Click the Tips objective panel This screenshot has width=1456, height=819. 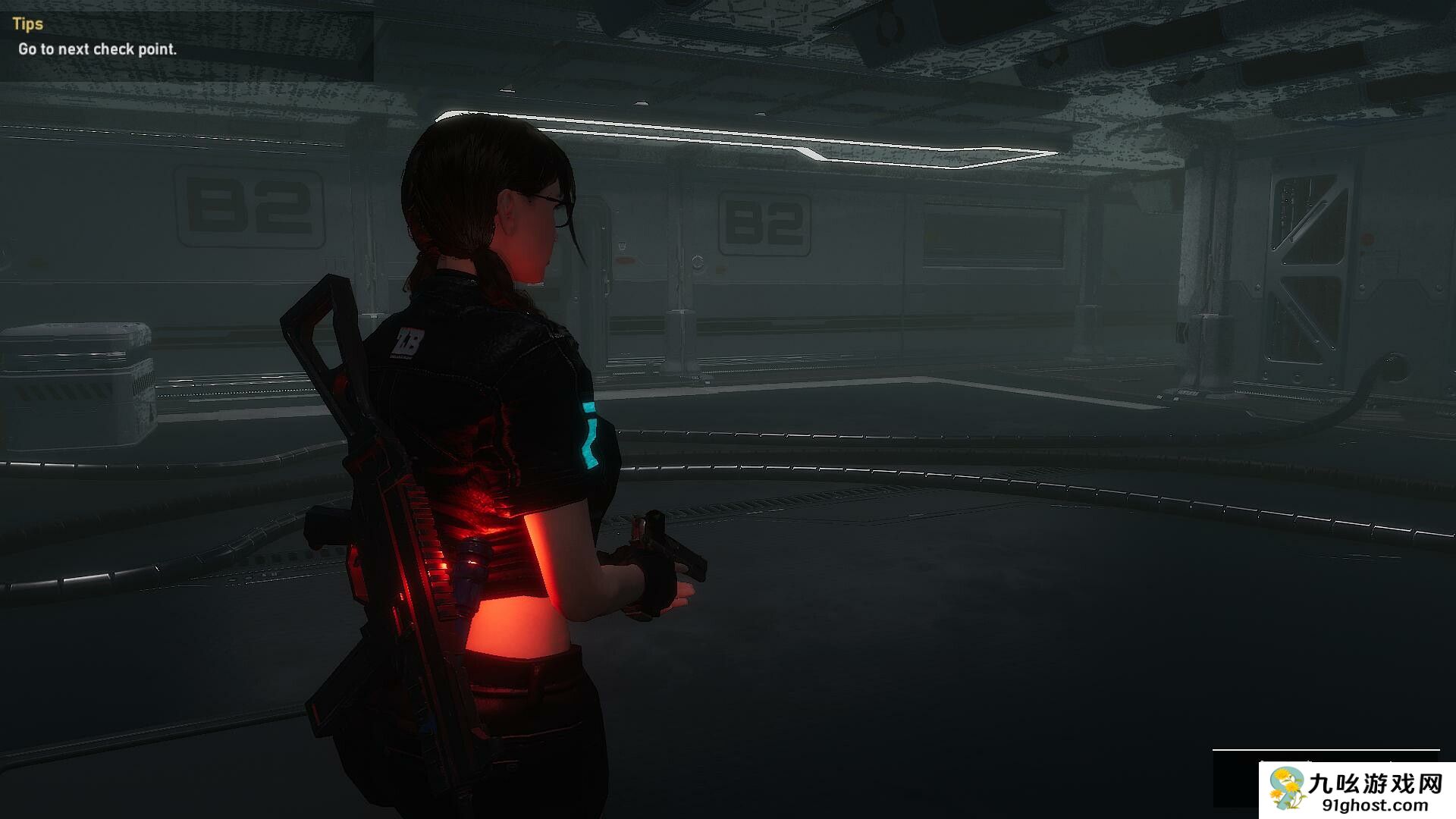186,39
